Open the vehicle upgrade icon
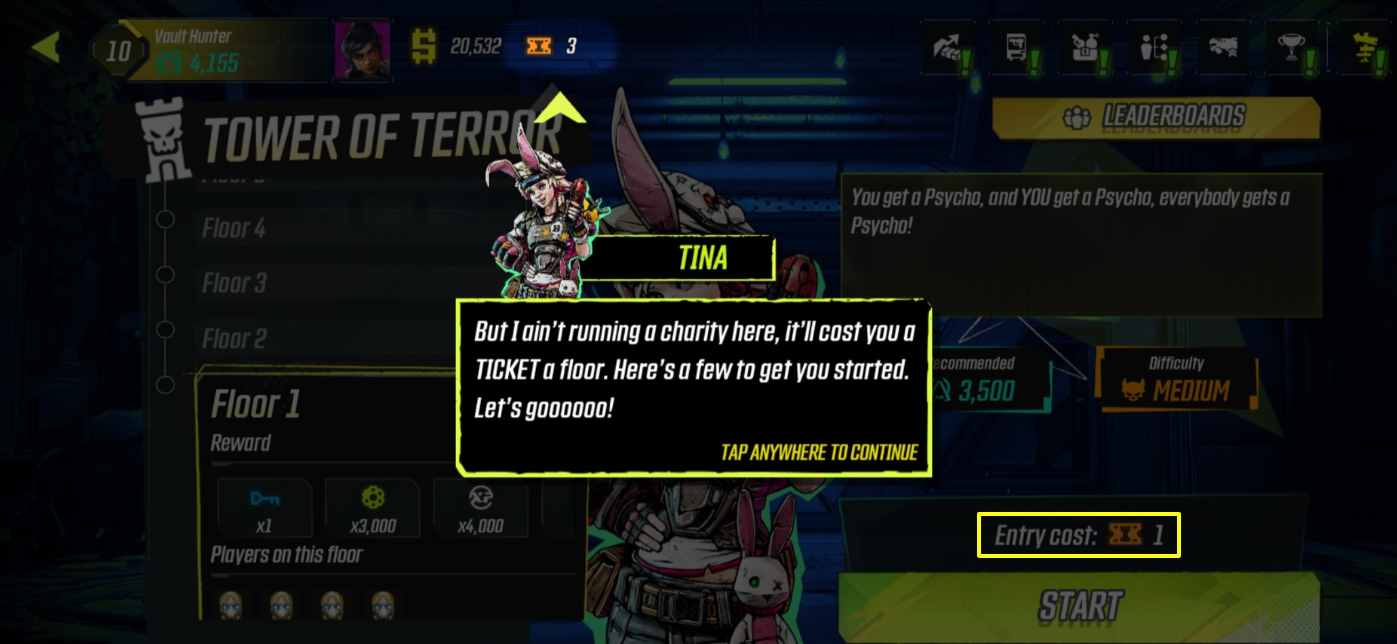 coord(1224,48)
